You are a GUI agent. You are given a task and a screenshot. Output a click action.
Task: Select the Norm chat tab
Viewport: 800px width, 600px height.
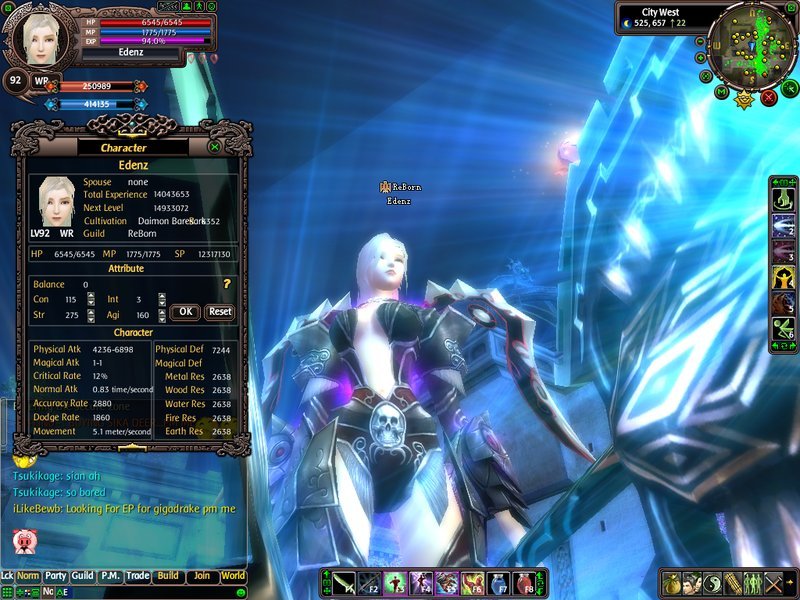(28, 576)
